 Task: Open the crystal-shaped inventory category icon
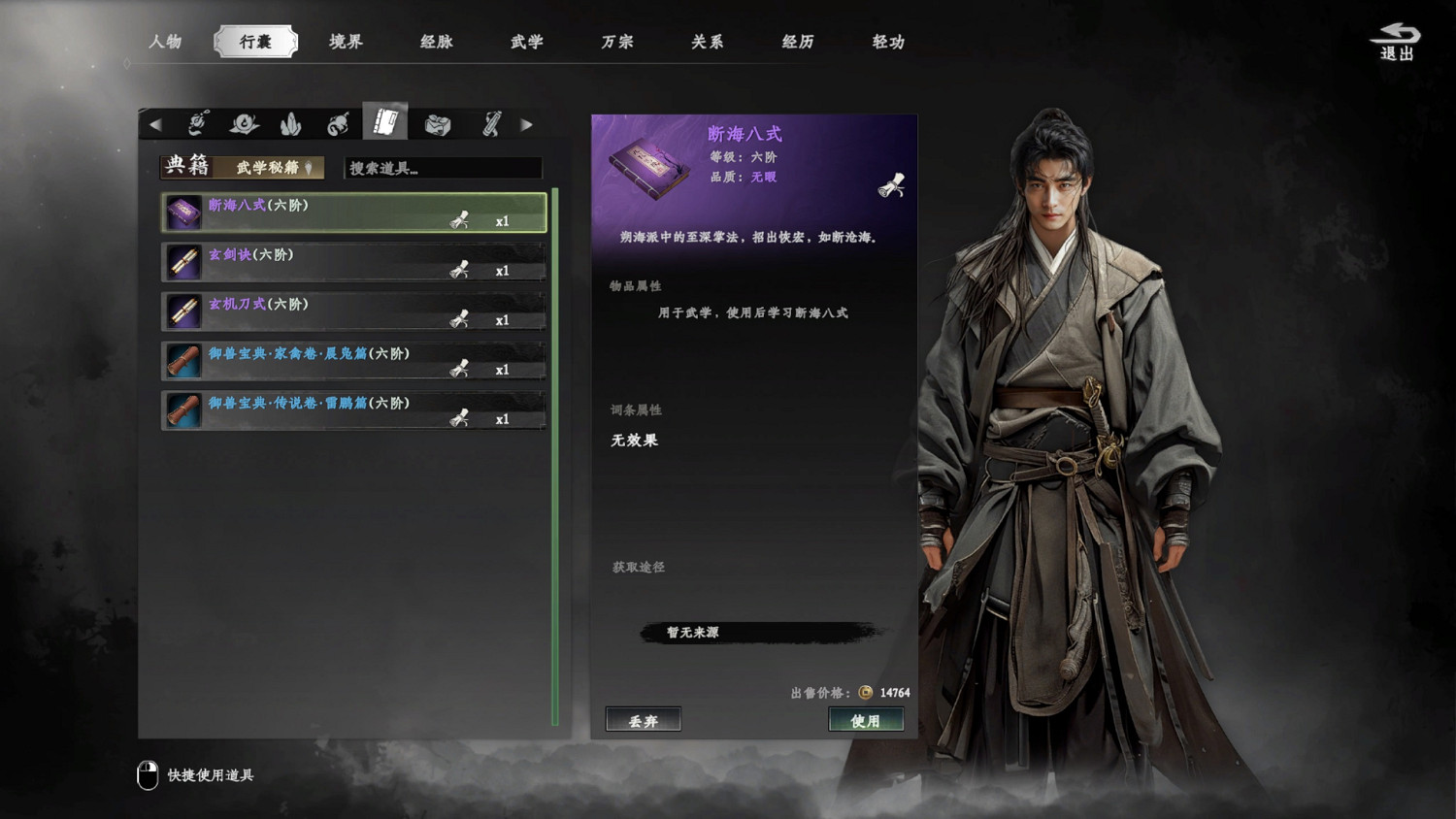pyautogui.click(x=291, y=123)
